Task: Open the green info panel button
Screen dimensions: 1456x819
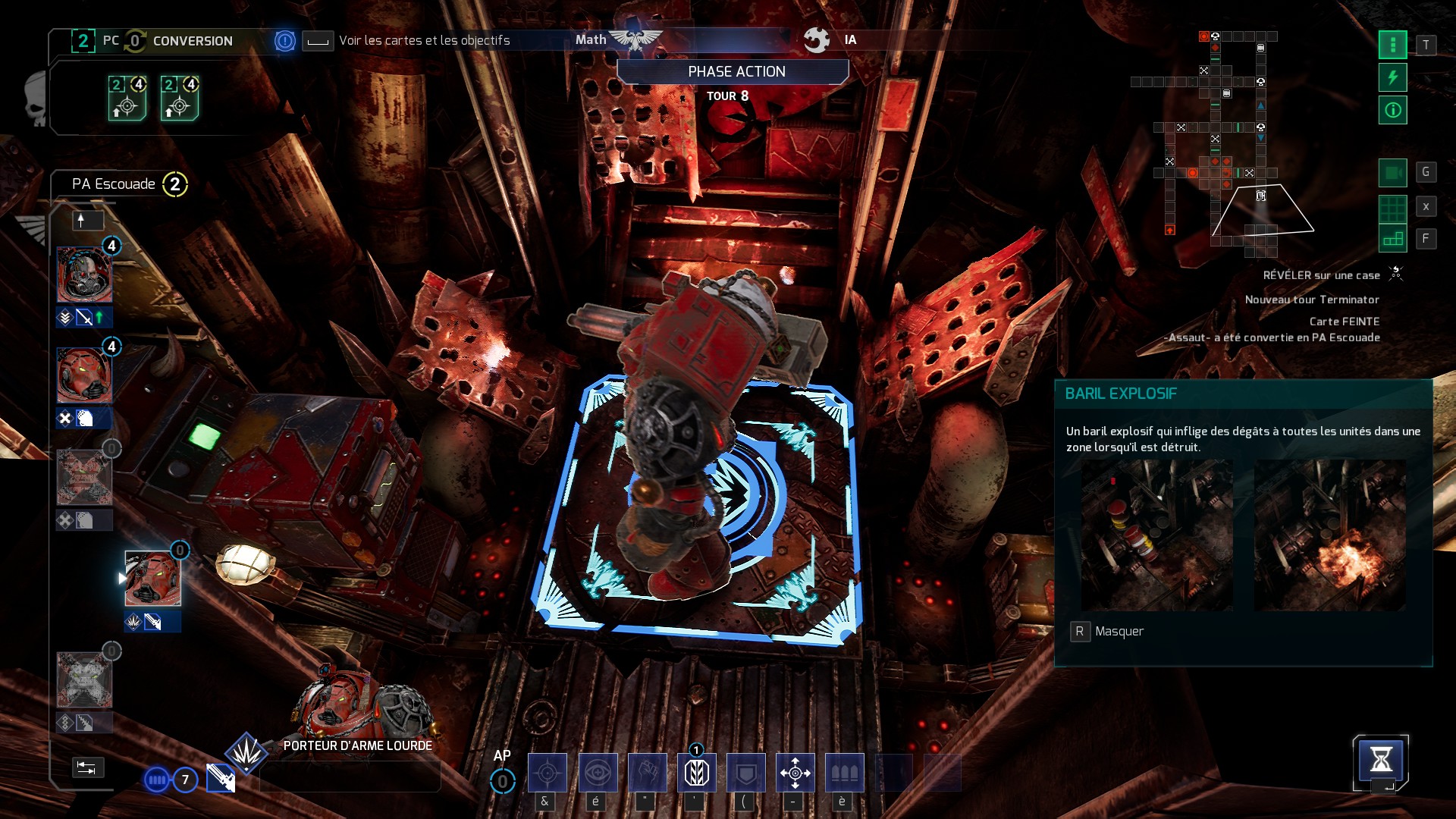Action: (1392, 111)
